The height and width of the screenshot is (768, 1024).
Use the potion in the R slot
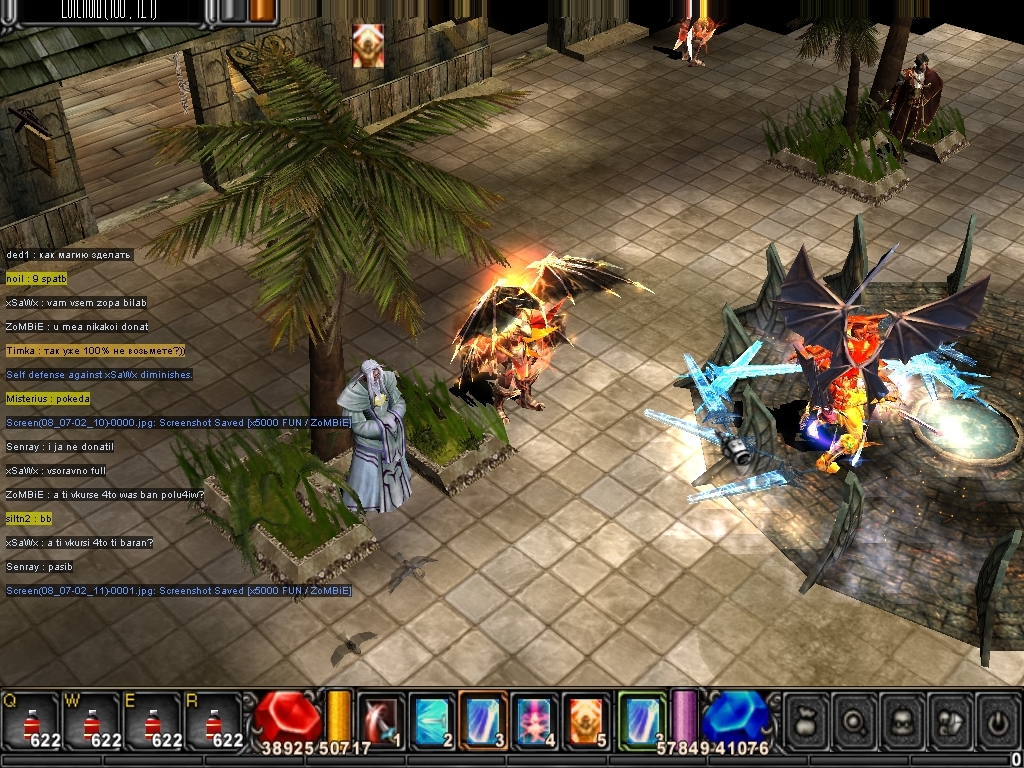(x=212, y=721)
